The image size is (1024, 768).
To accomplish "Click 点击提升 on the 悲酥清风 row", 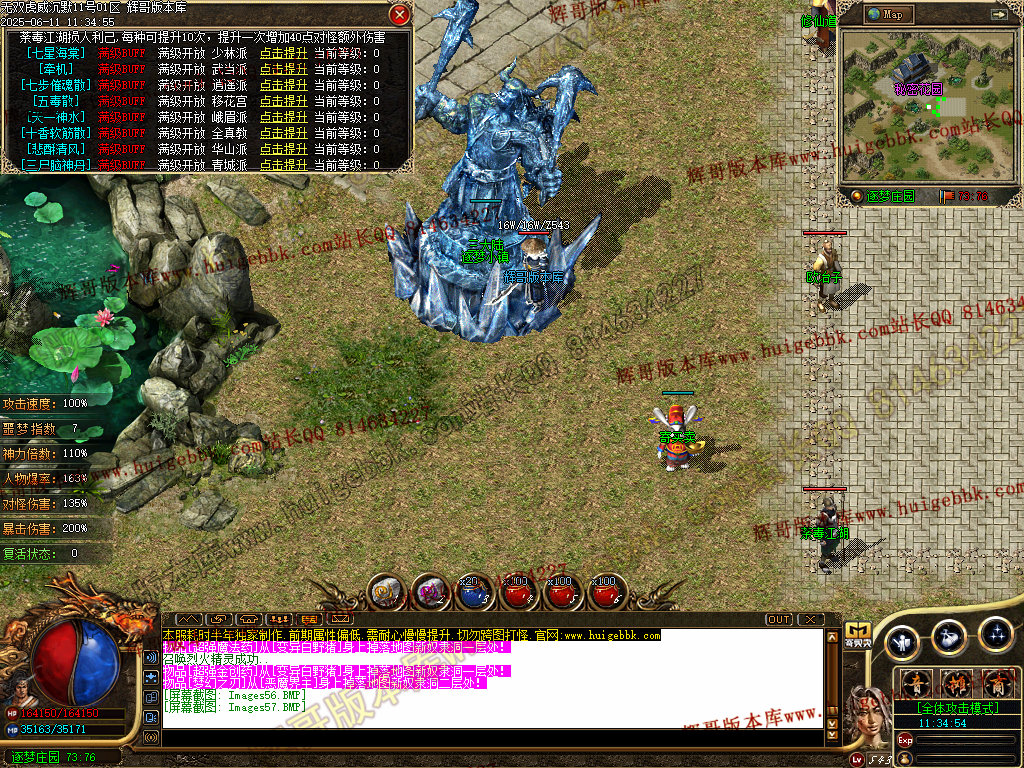I will (x=283, y=149).
